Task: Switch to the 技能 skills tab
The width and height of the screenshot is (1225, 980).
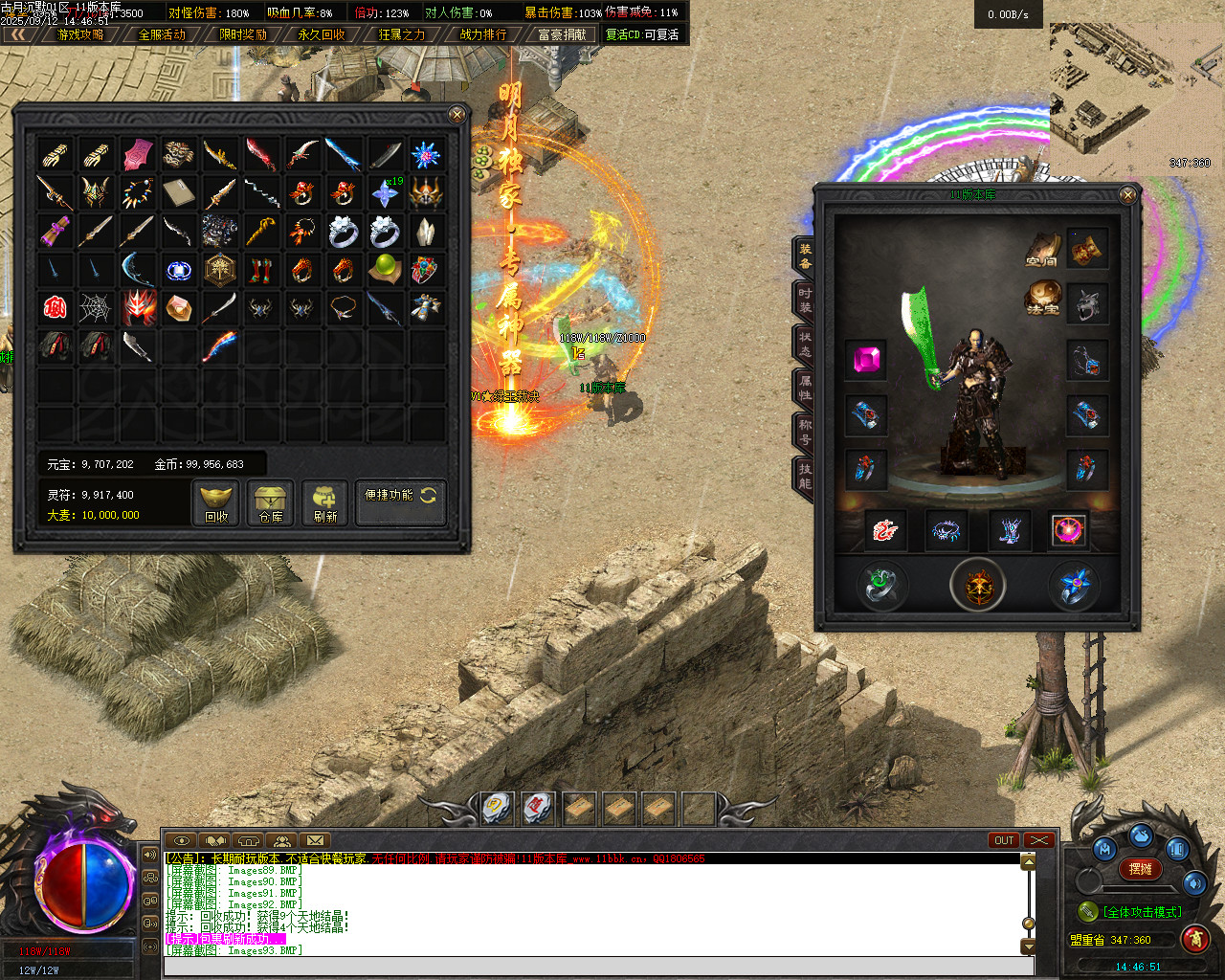Action: point(805,476)
